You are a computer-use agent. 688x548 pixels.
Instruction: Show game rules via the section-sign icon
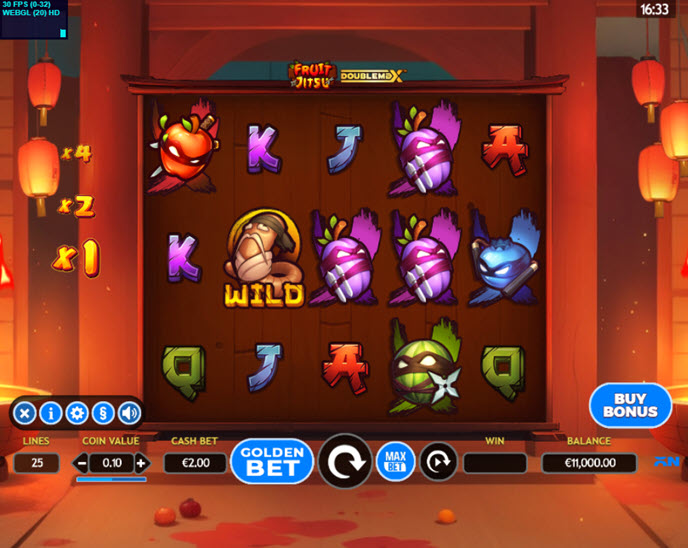point(103,412)
